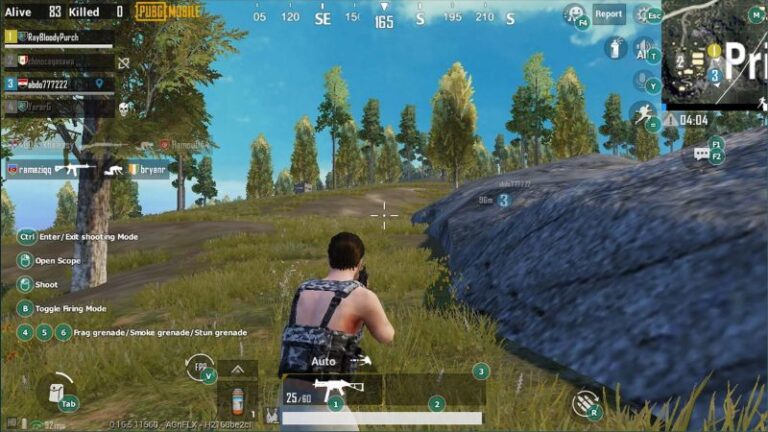Click the Report button

point(609,14)
